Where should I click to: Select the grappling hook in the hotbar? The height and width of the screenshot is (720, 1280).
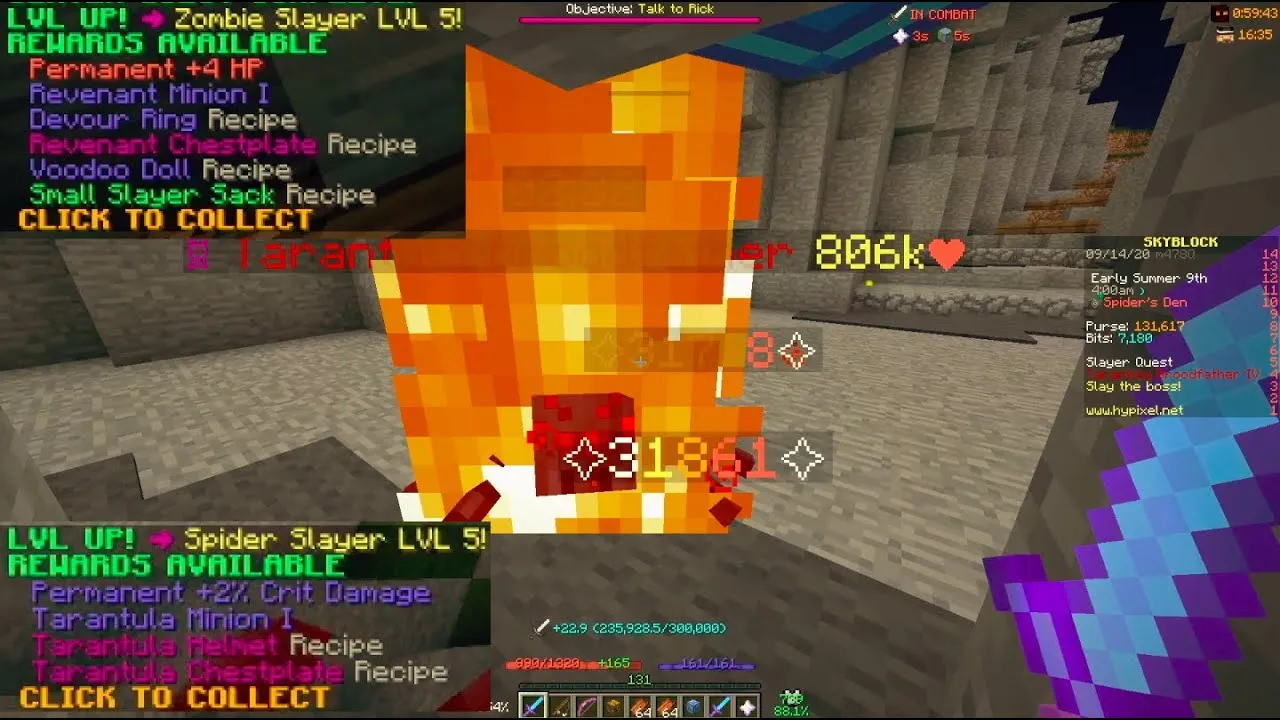[560, 705]
